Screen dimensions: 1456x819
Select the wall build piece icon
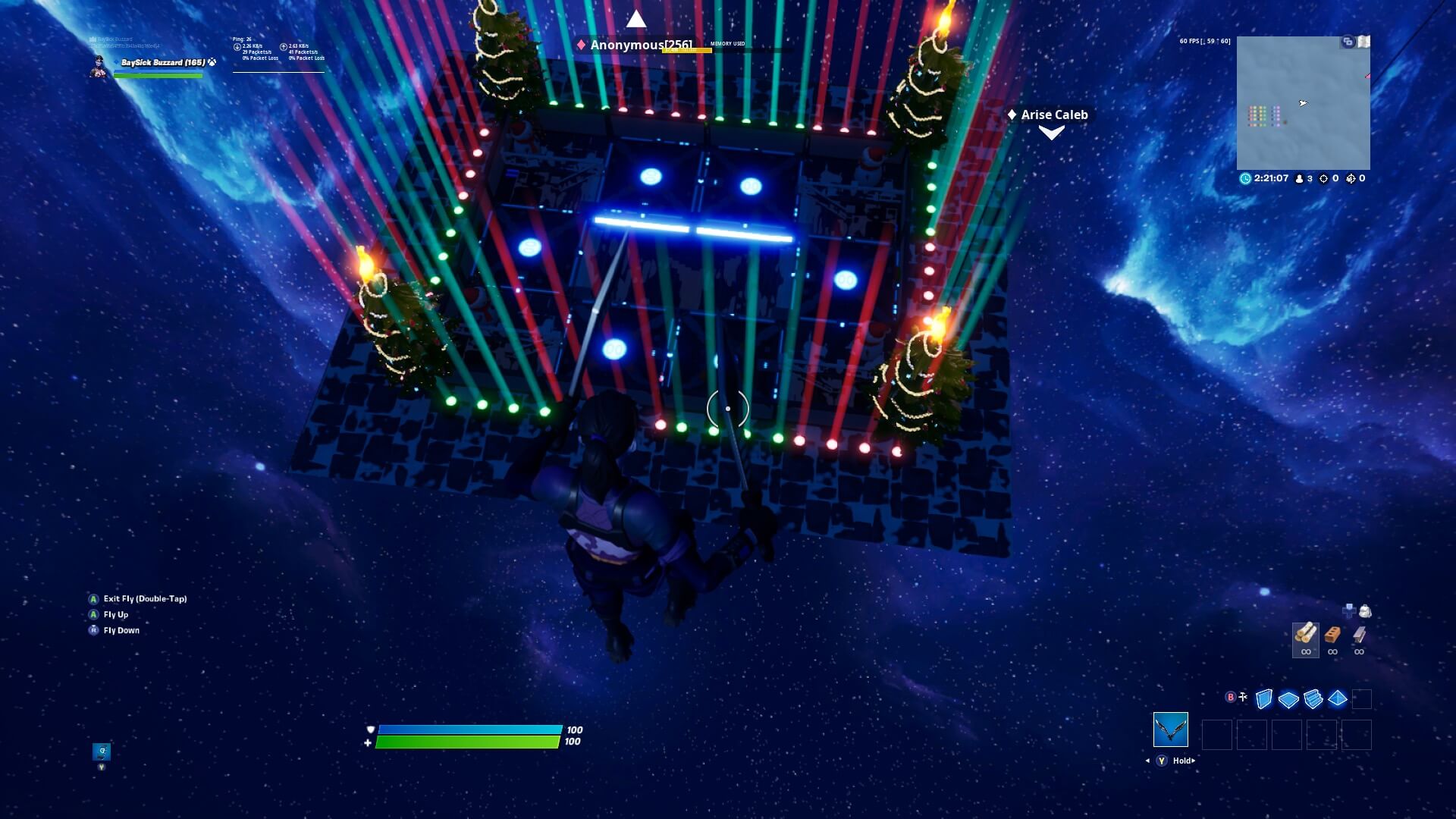(x=1264, y=699)
